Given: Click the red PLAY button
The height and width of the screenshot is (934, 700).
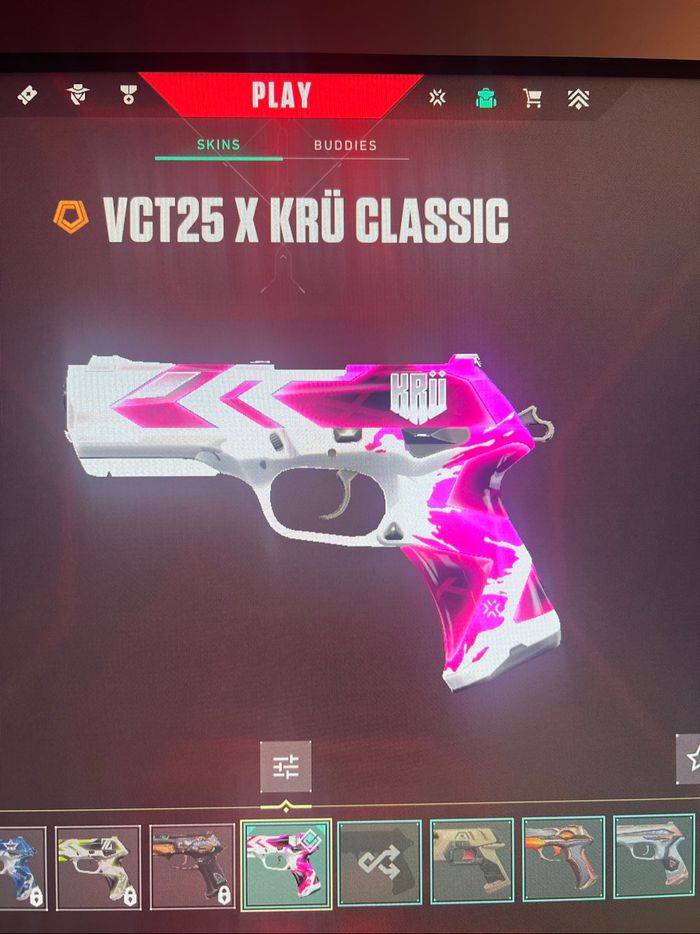Looking at the screenshot, I should [x=281, y=96].
